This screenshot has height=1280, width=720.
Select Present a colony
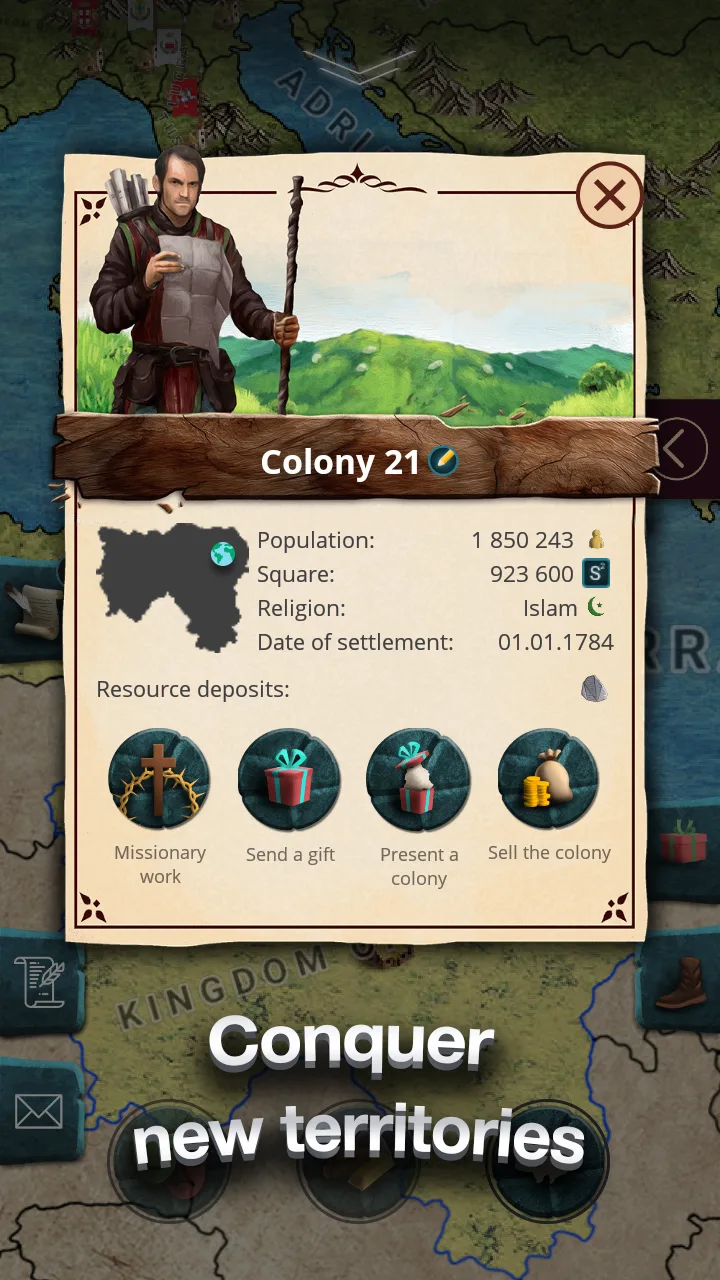tap(419, 779)
